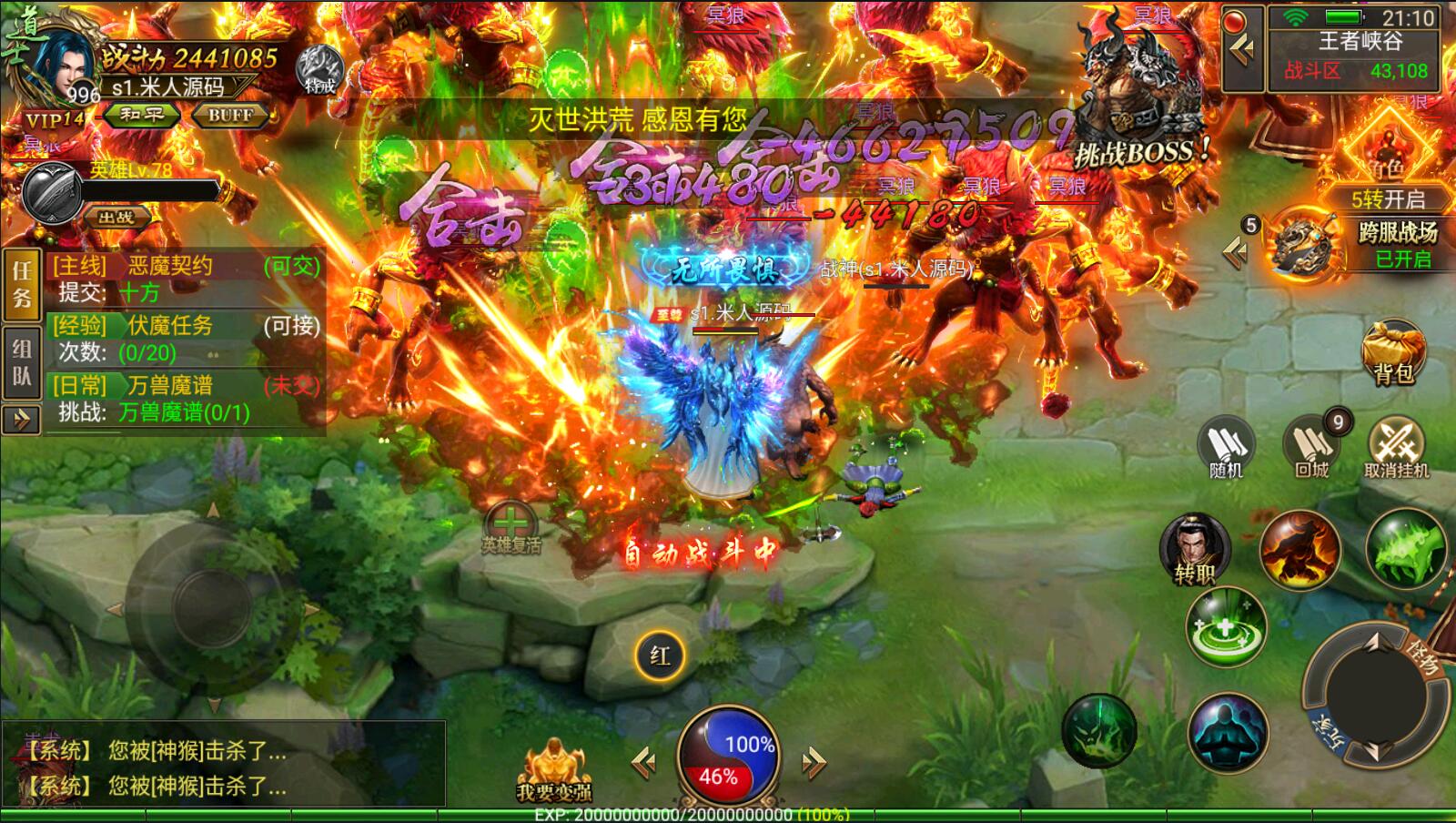Viewport: 1456px width, 823px height.
Task: Open the 转职 class change icon
Action: [x=1194, y=548]
